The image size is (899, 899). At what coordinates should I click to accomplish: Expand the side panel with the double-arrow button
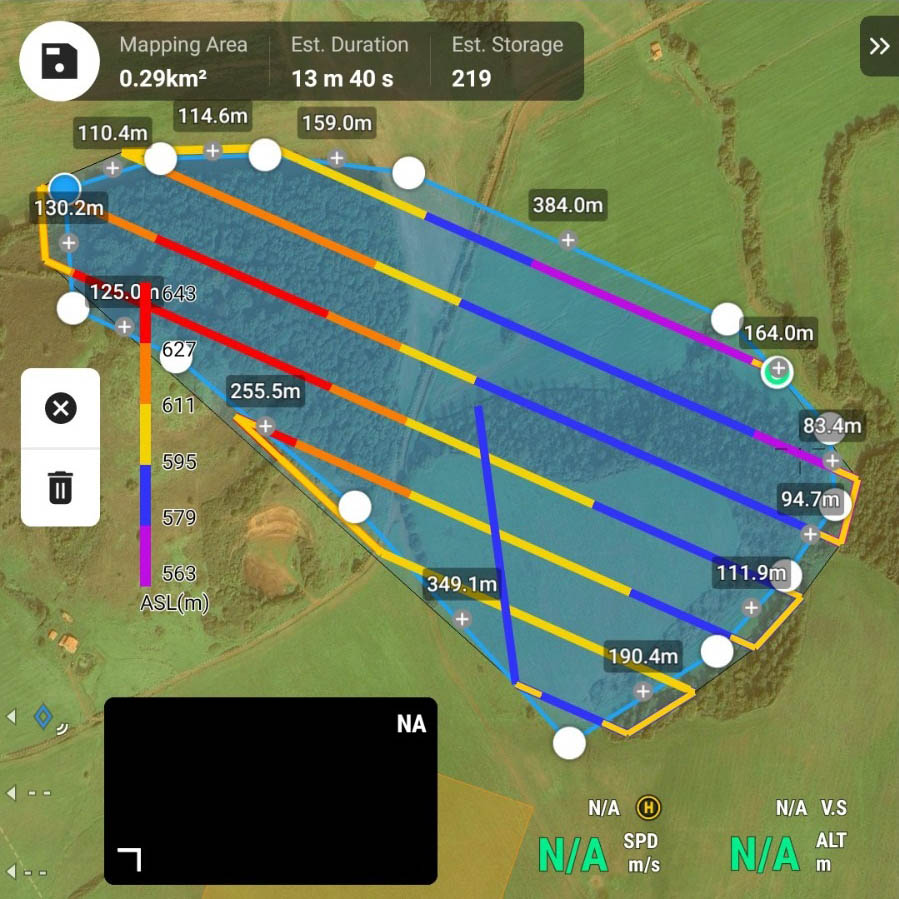[x=879, y=46]
